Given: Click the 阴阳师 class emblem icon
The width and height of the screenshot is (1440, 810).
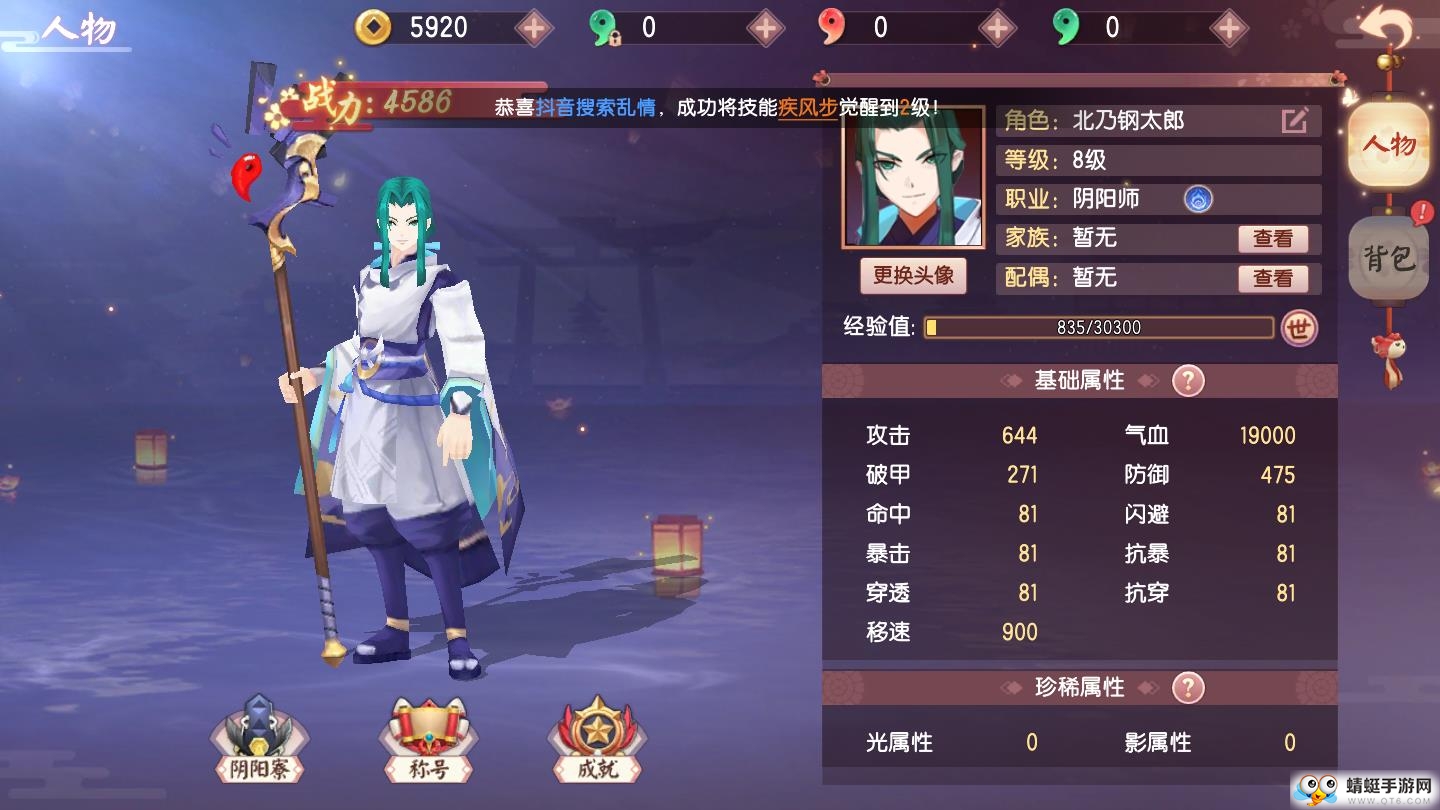Looking at the screenshot, I should point(1197,199).
